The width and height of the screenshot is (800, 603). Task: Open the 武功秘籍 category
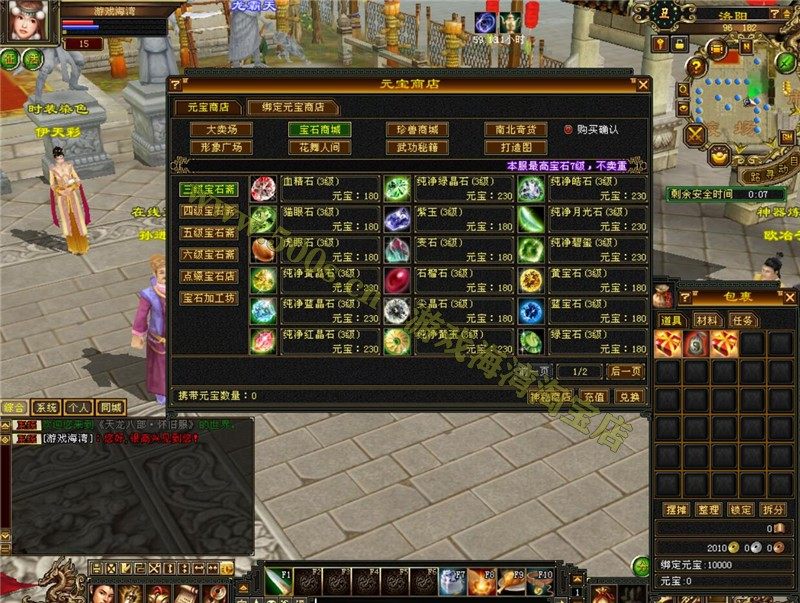[417, 148]
